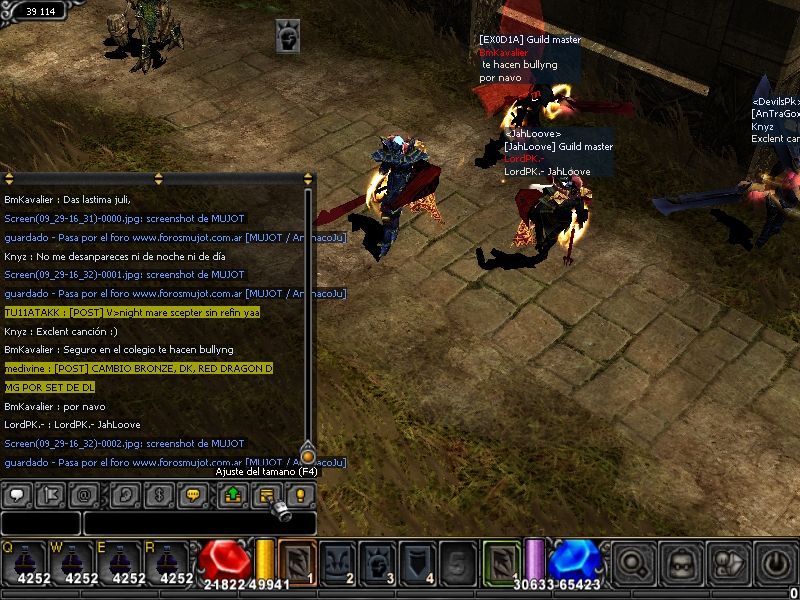The image size is (800, 600).
Task: Click the power system menu button
Action: (775, 564)
